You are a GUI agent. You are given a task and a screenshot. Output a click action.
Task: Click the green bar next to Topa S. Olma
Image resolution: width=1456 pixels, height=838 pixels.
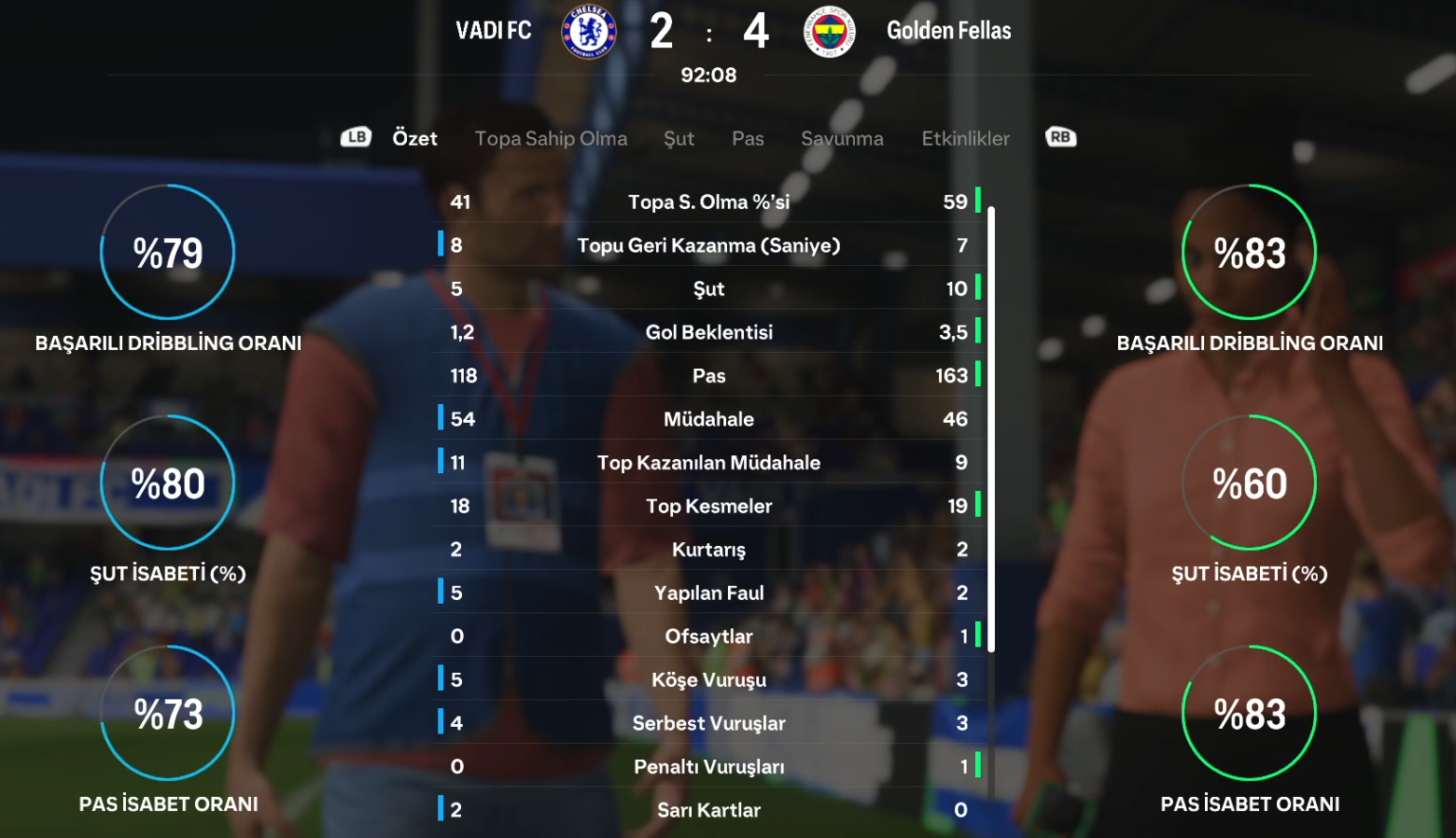pyautogui.click(x=977, y=200)
